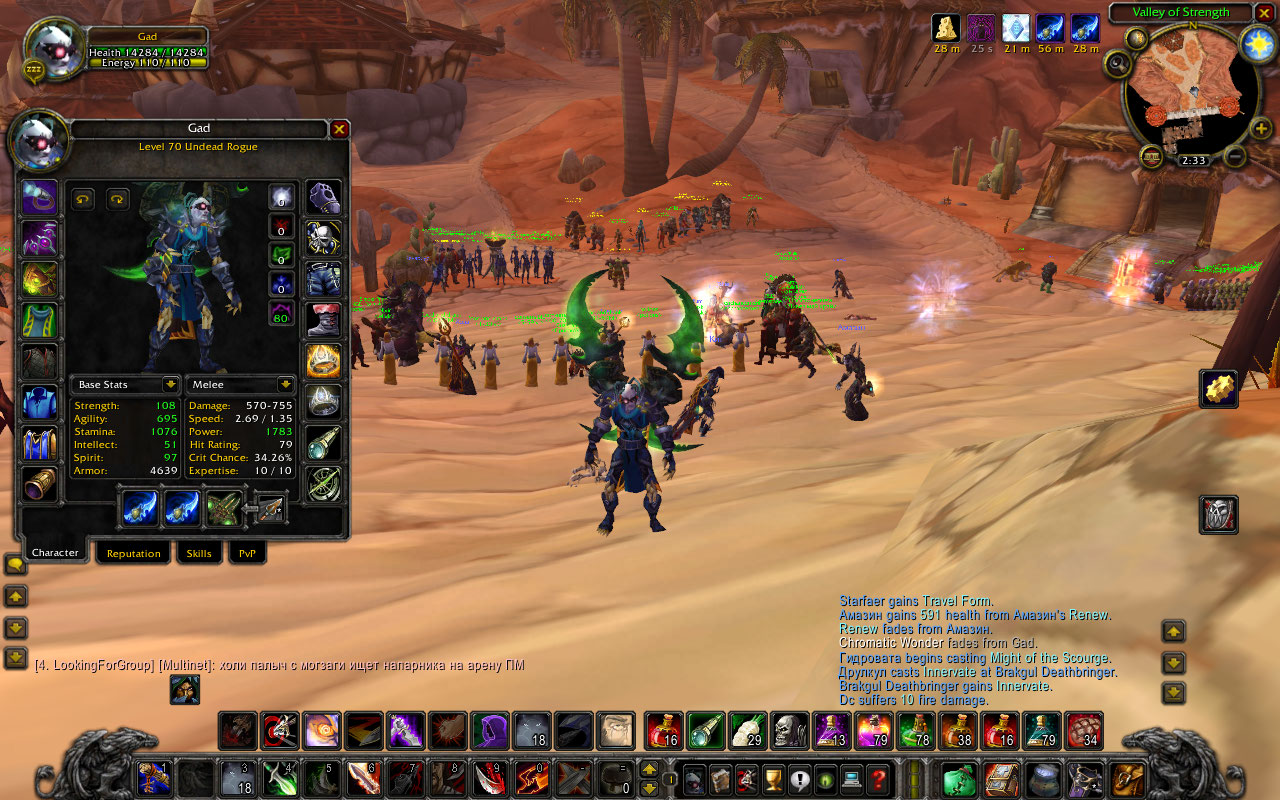Close the Valley of Strength minimap
The height and width of the screenshot is (800, 1280).
[1265, 12]
